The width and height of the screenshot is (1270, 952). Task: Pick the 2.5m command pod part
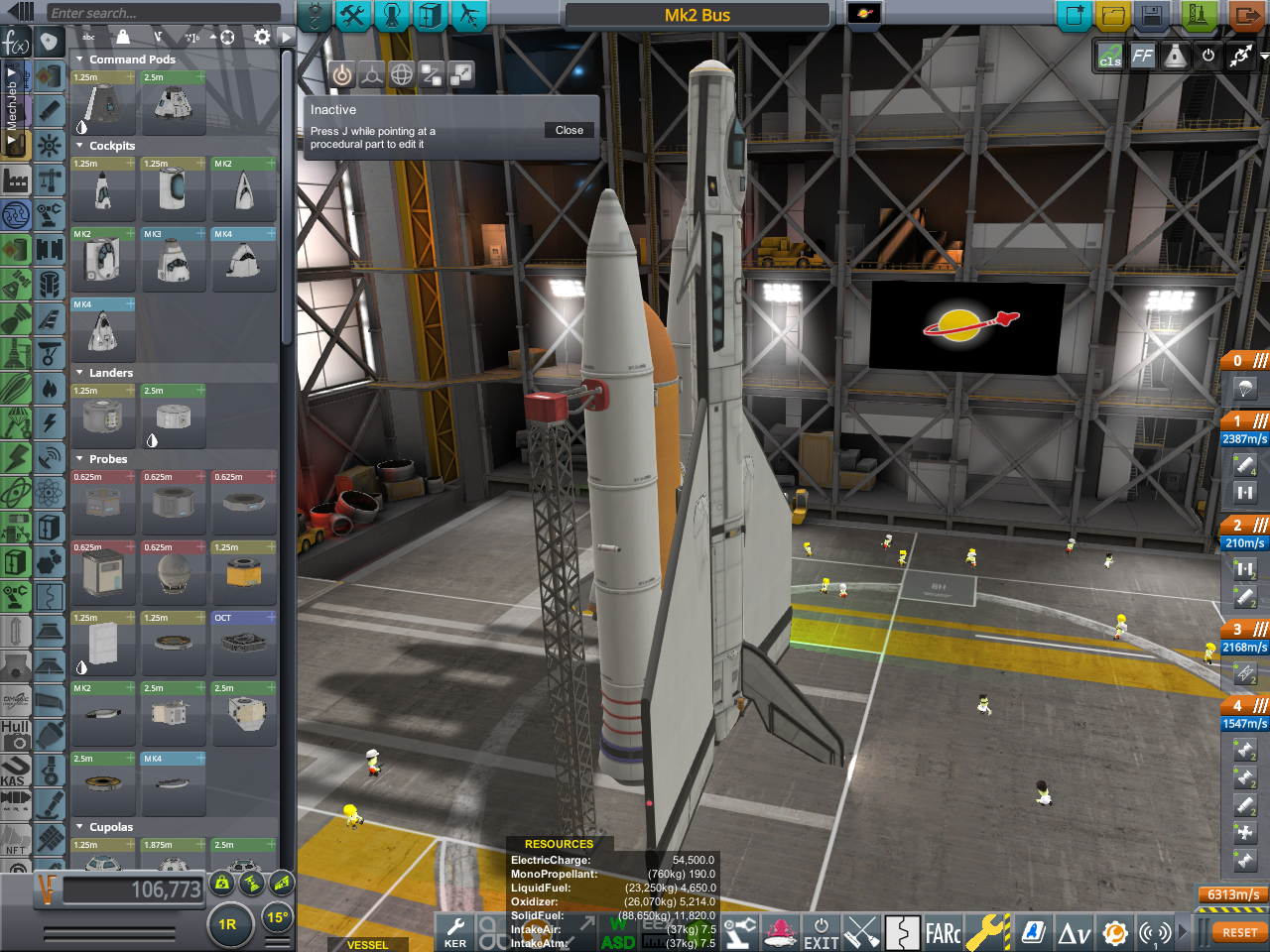173,102
